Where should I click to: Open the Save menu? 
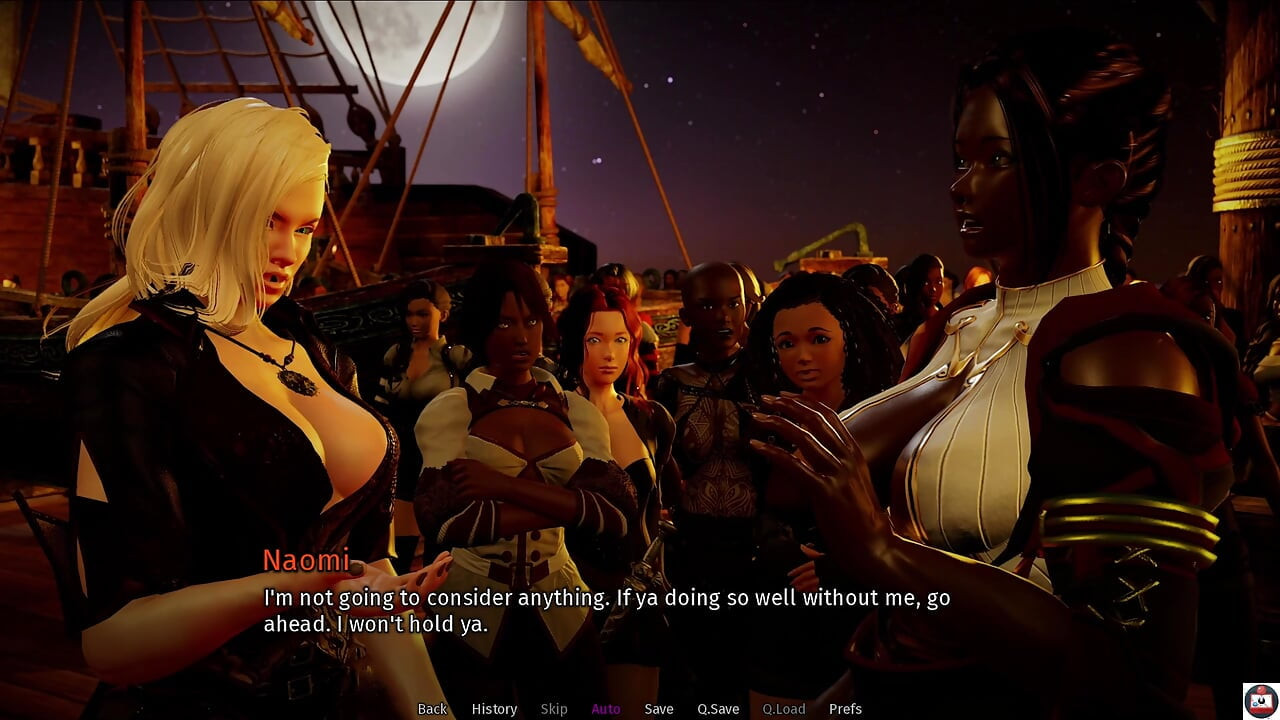coord(659,709)
